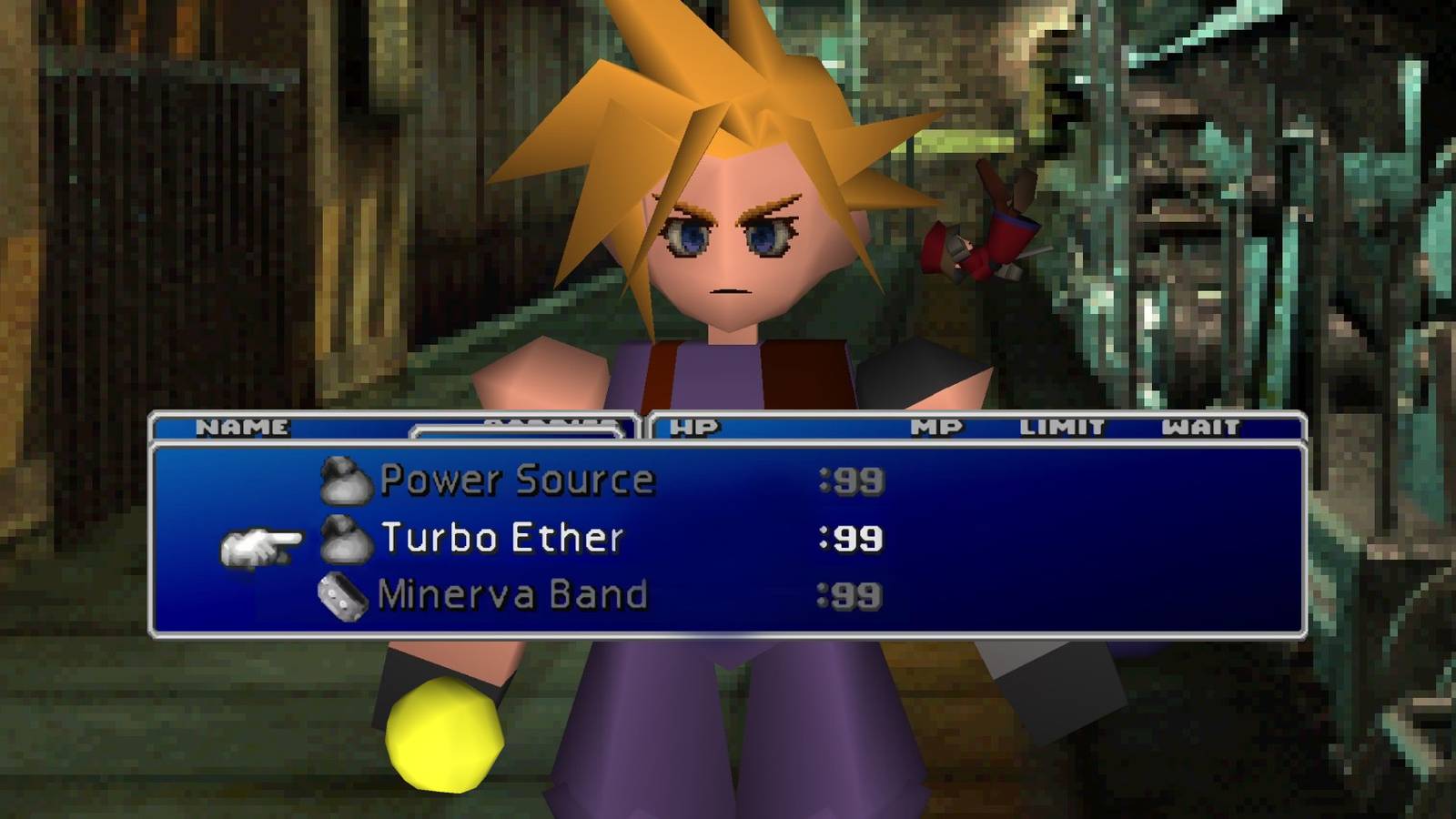Click the :99 quantity next to Turbo Ether
This screenshot has height=819, width=1456.
pos(851,539)
